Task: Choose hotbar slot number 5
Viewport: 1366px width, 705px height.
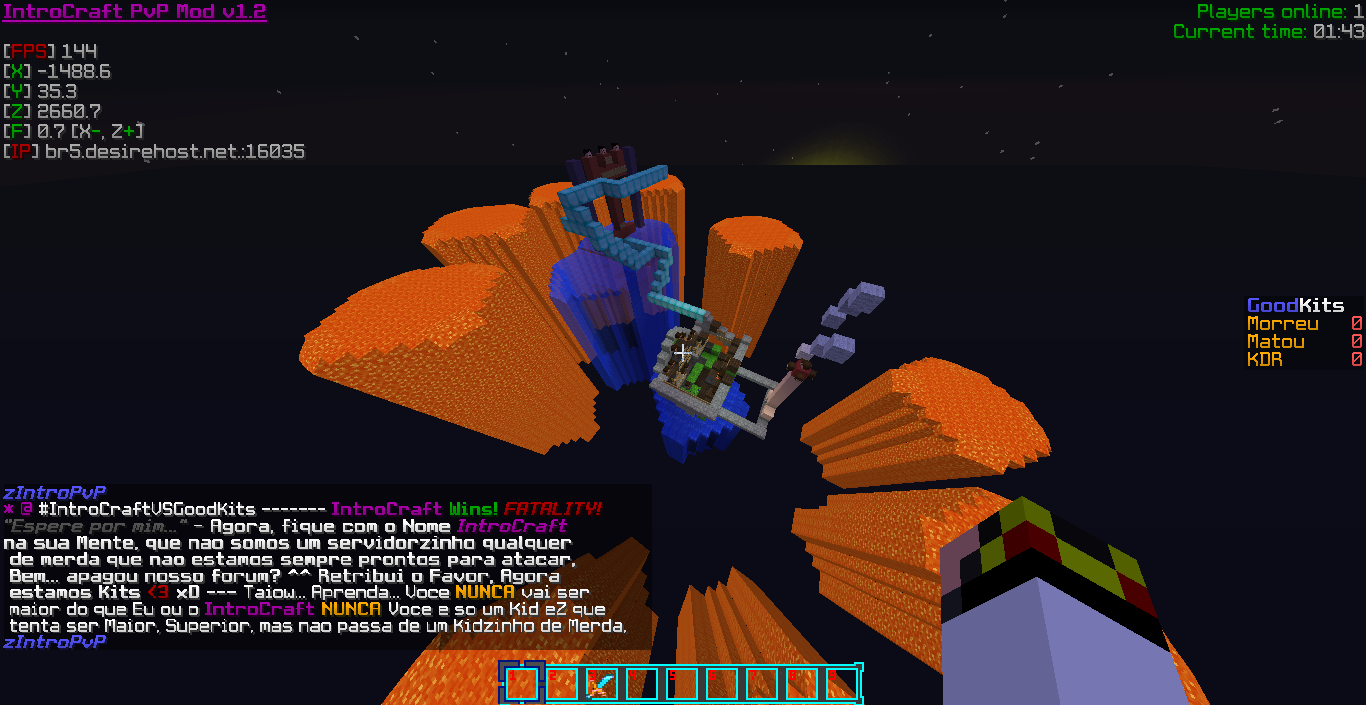Action: coord(682,684)
